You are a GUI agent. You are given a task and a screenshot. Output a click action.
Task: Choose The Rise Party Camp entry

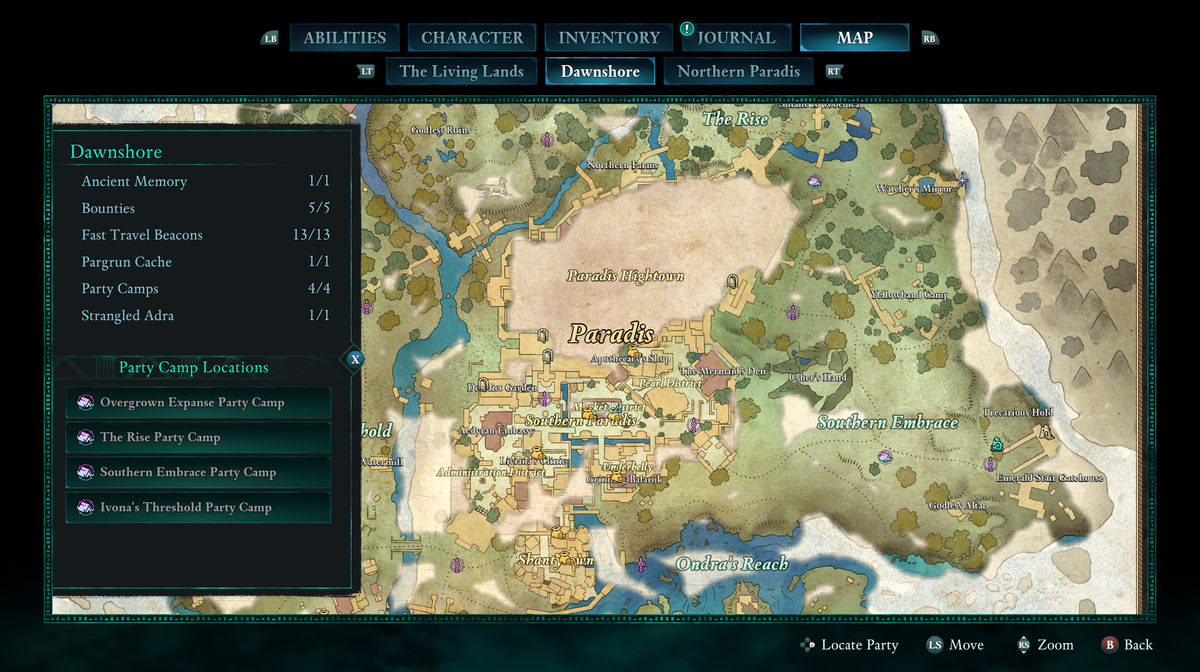[198, 437]
